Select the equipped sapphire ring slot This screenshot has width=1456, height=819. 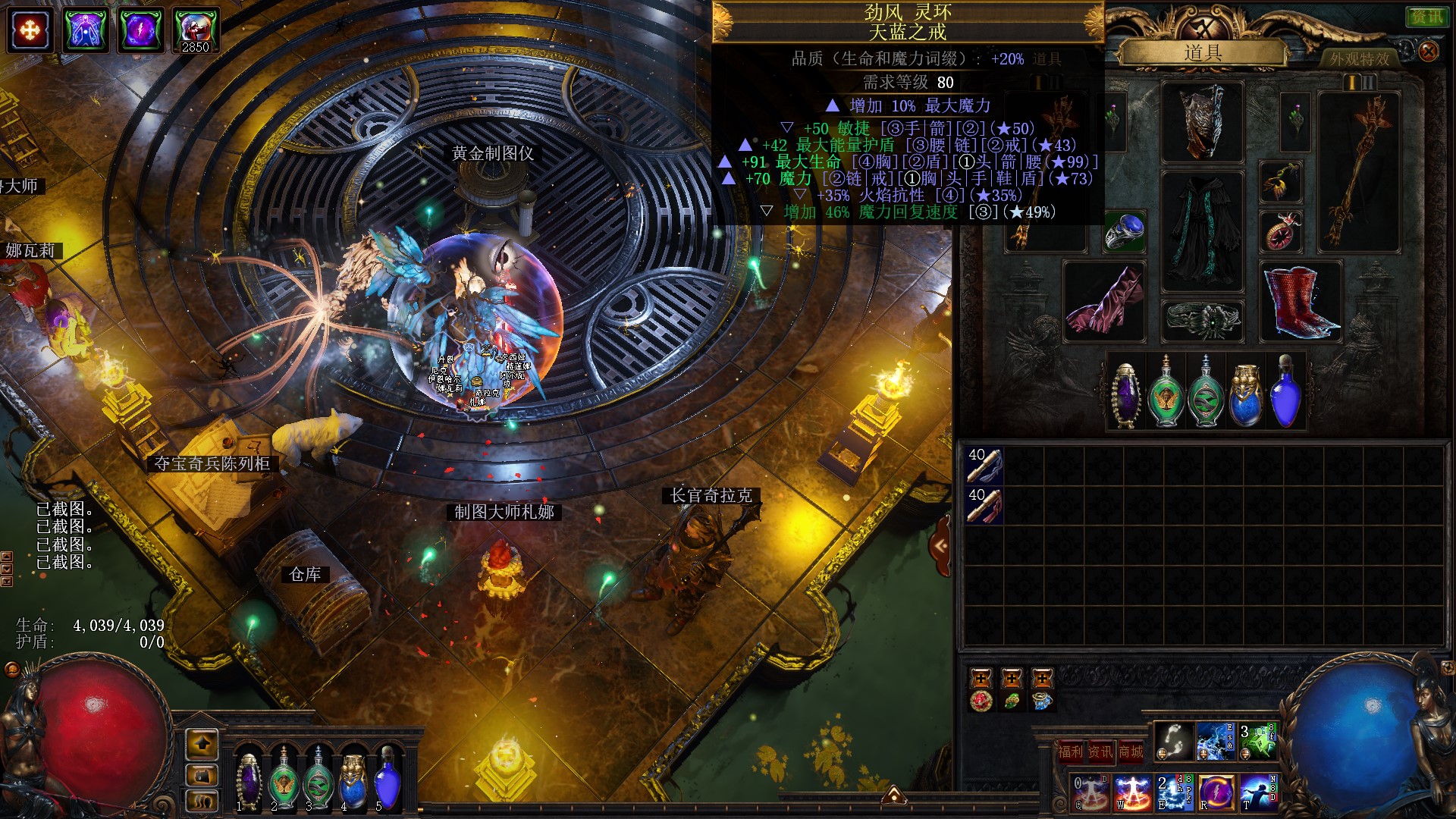click(x=1125, y=232)
